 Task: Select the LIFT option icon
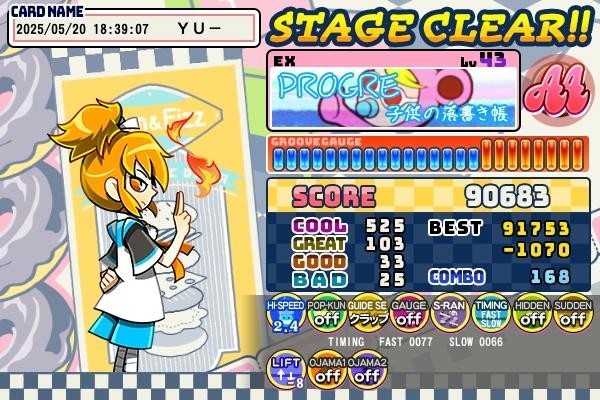point(286,372)
